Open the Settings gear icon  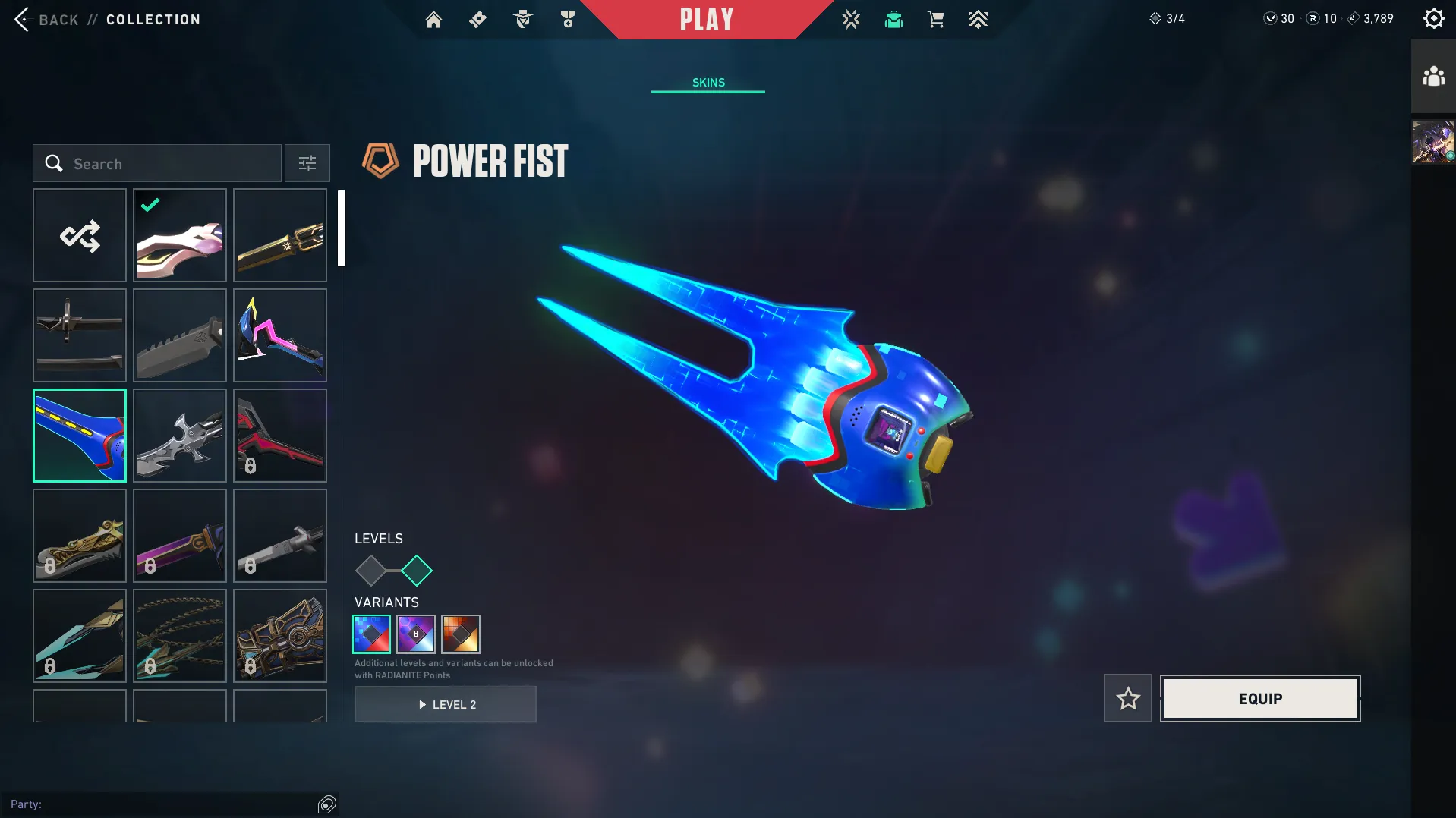point(1433,17)
